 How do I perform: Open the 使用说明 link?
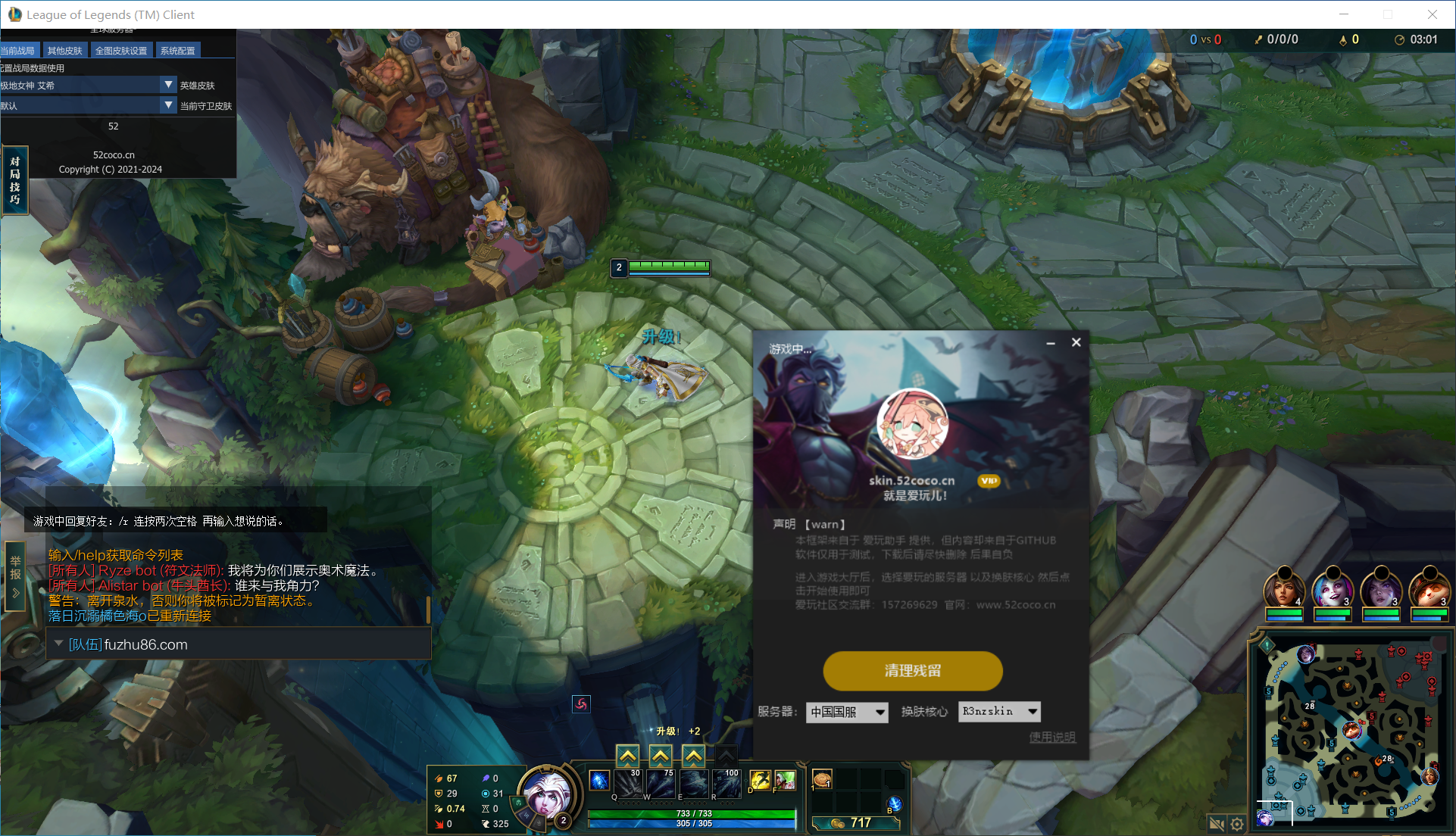1051,737
